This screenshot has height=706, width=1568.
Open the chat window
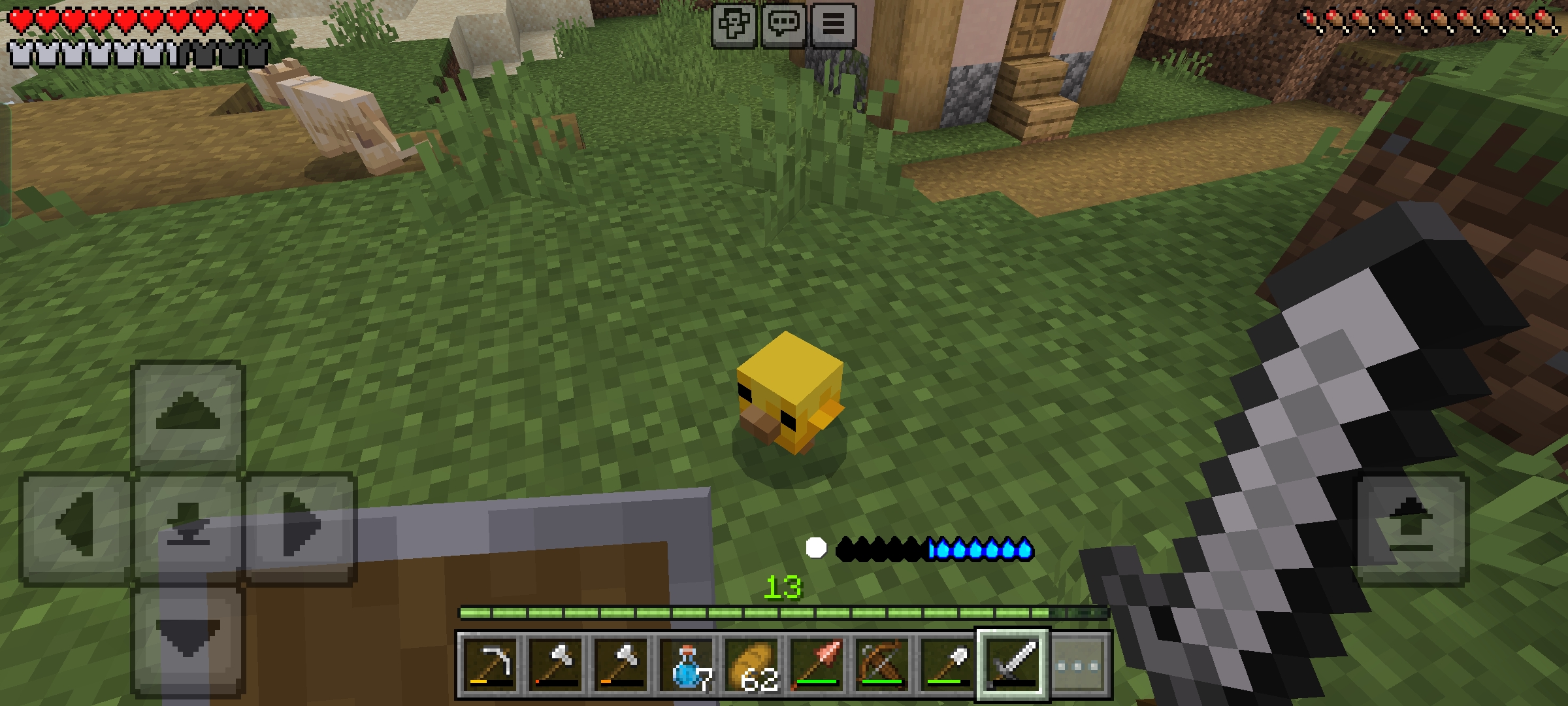(x=783, y=25)
